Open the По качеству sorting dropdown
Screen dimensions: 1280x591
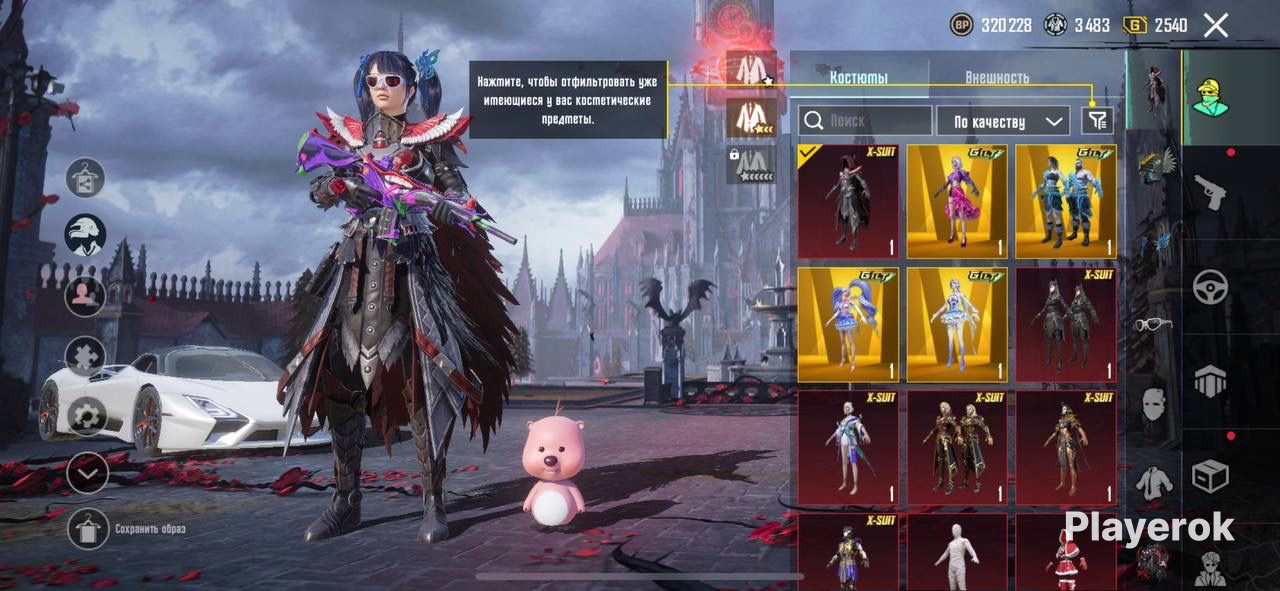pyautogui.click(x=1002, y=121)
